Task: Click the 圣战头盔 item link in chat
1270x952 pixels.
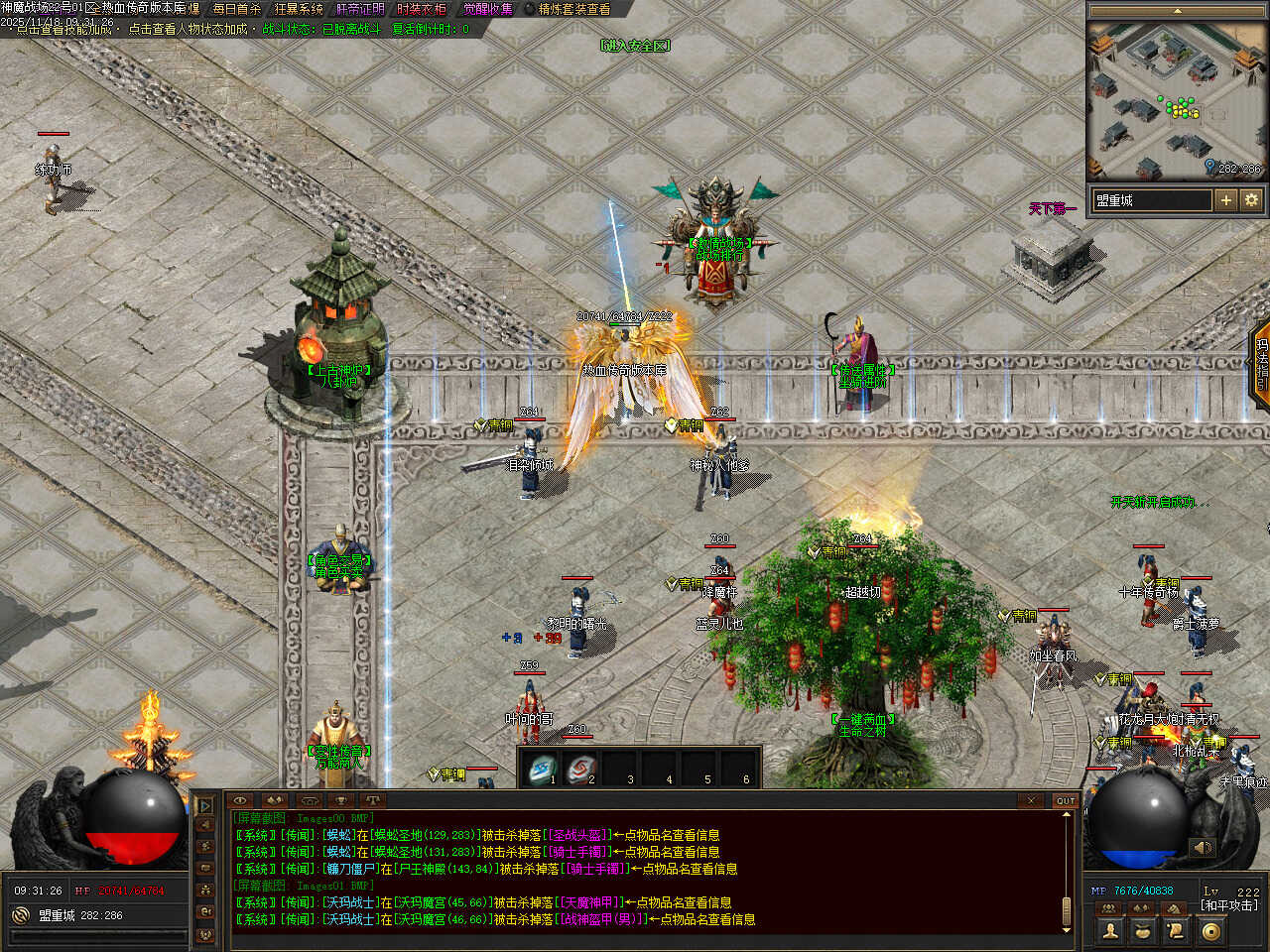Action: click(x=578, y=835)
